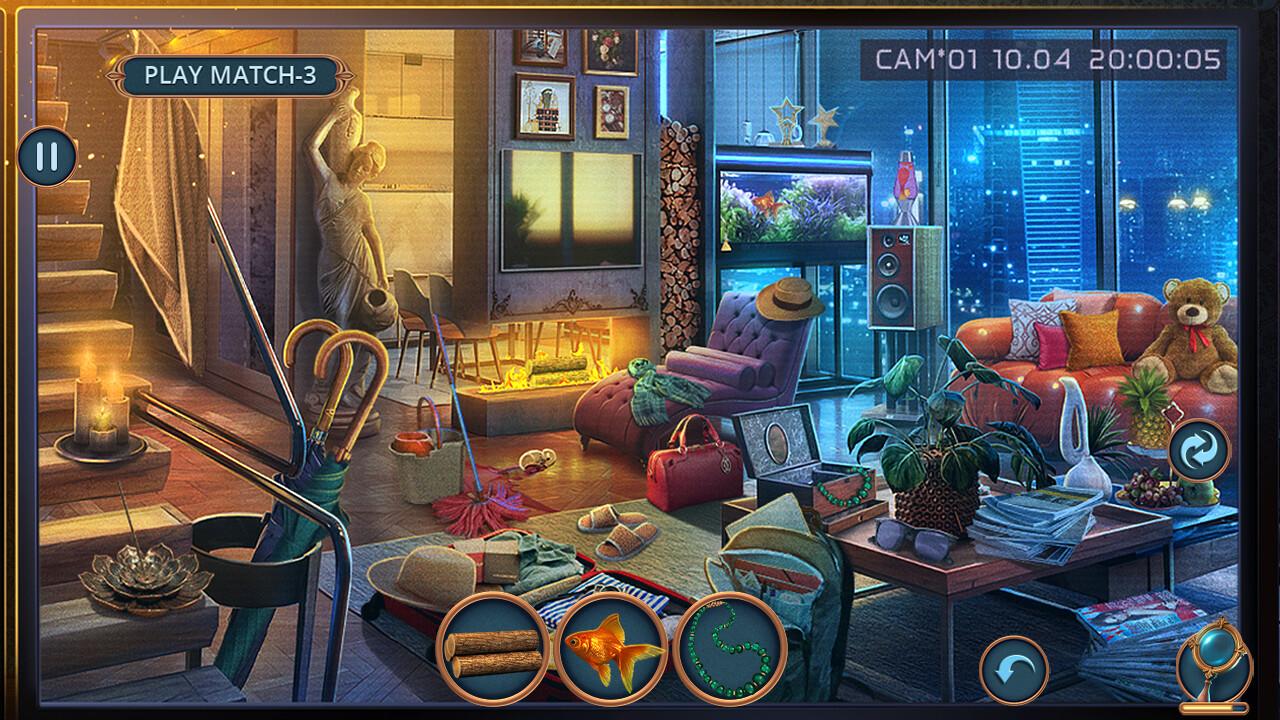1280x720 pixels.
Task: Select the wooden logs item icon
Action: click(x=495, y=650)
